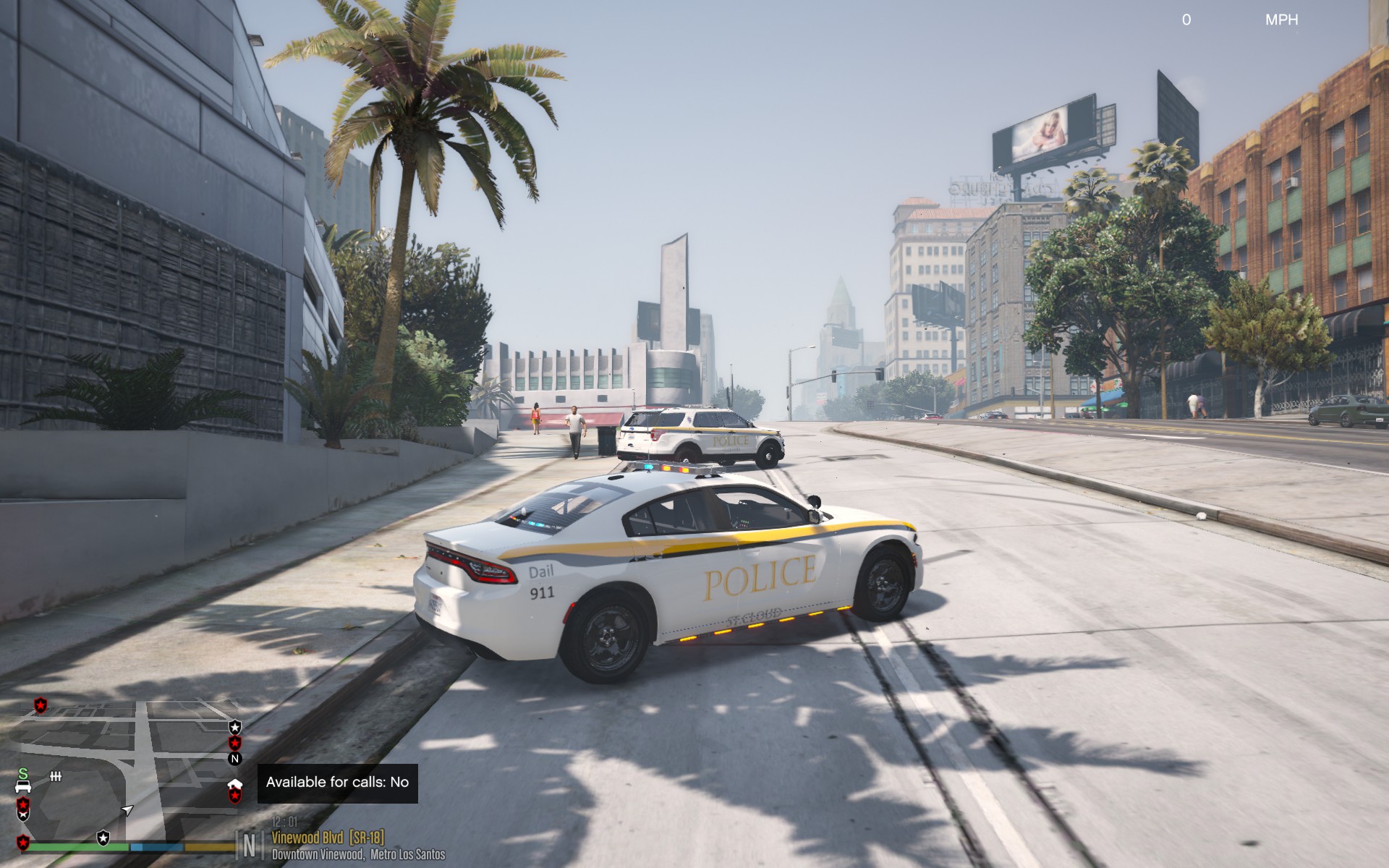Screen dimensions: 1389x868
Task: Click the white barred gate blip
Action: (55, 776)
